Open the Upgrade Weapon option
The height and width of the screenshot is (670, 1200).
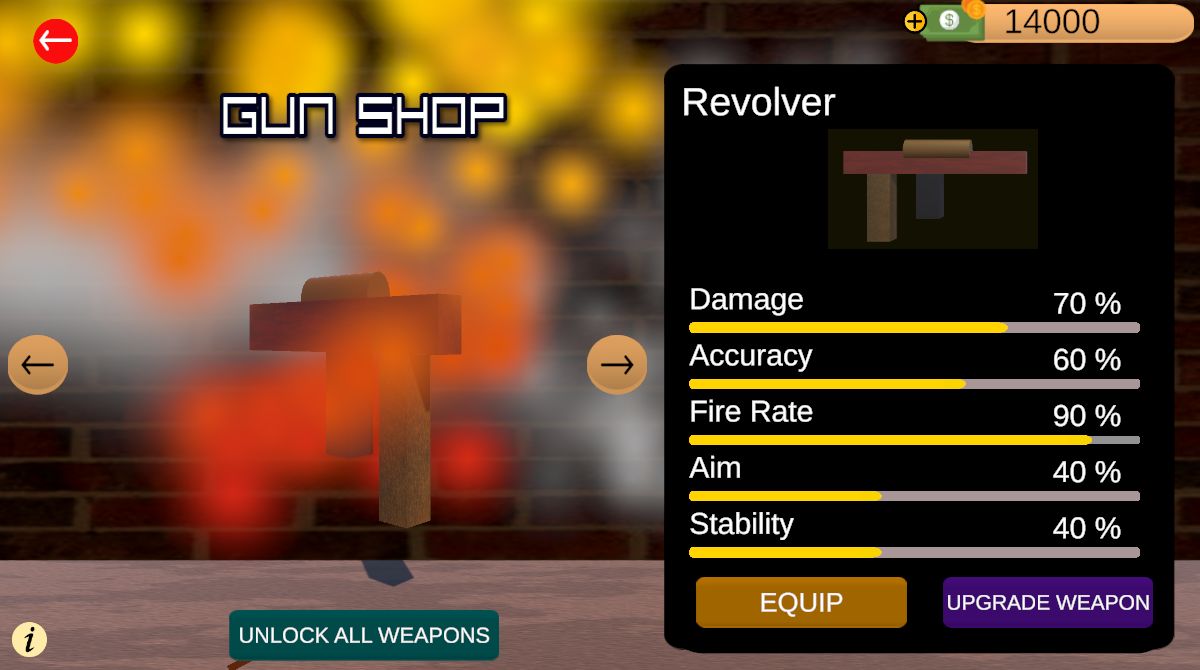pos(1047,602)
